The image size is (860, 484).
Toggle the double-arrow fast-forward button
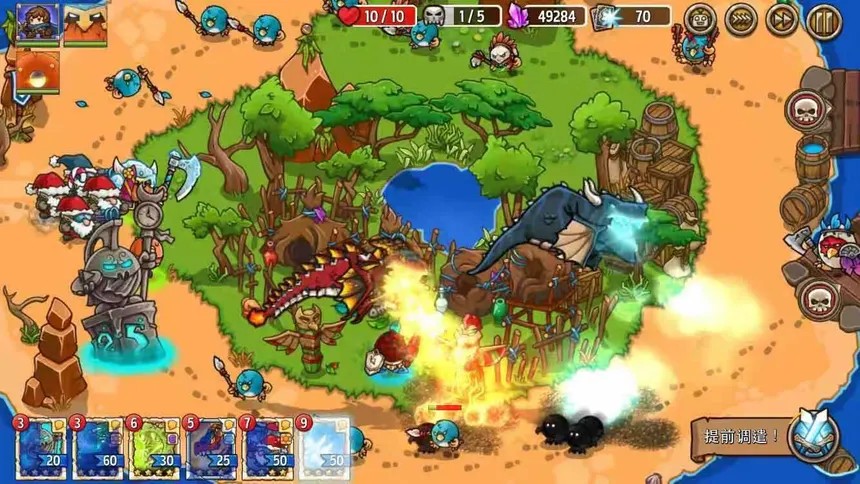point(782,19)
